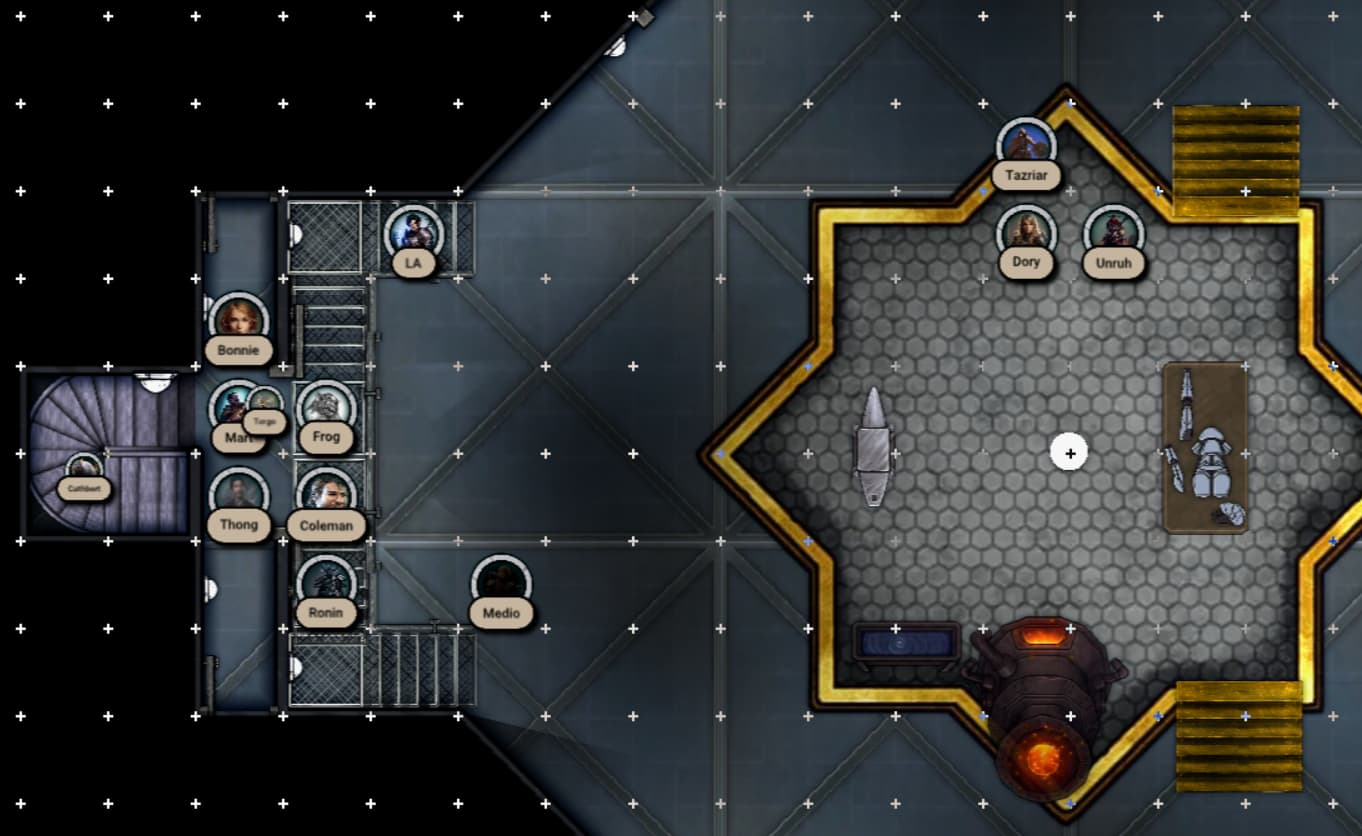Pick the Frog token
This screenshot has height=836, width=1362.
(326, 408)
